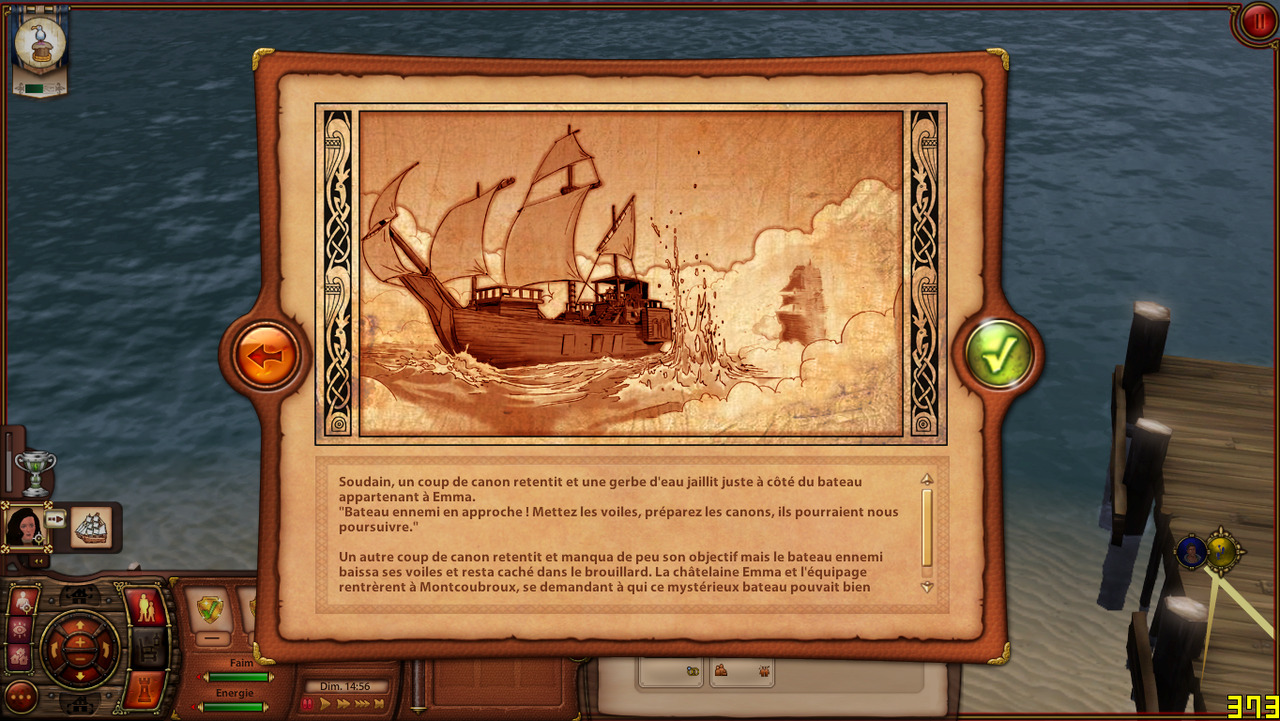Click the green checkmark shield quest icon
The width and height of the screenshot is (1280, 721).
point(210,608)
